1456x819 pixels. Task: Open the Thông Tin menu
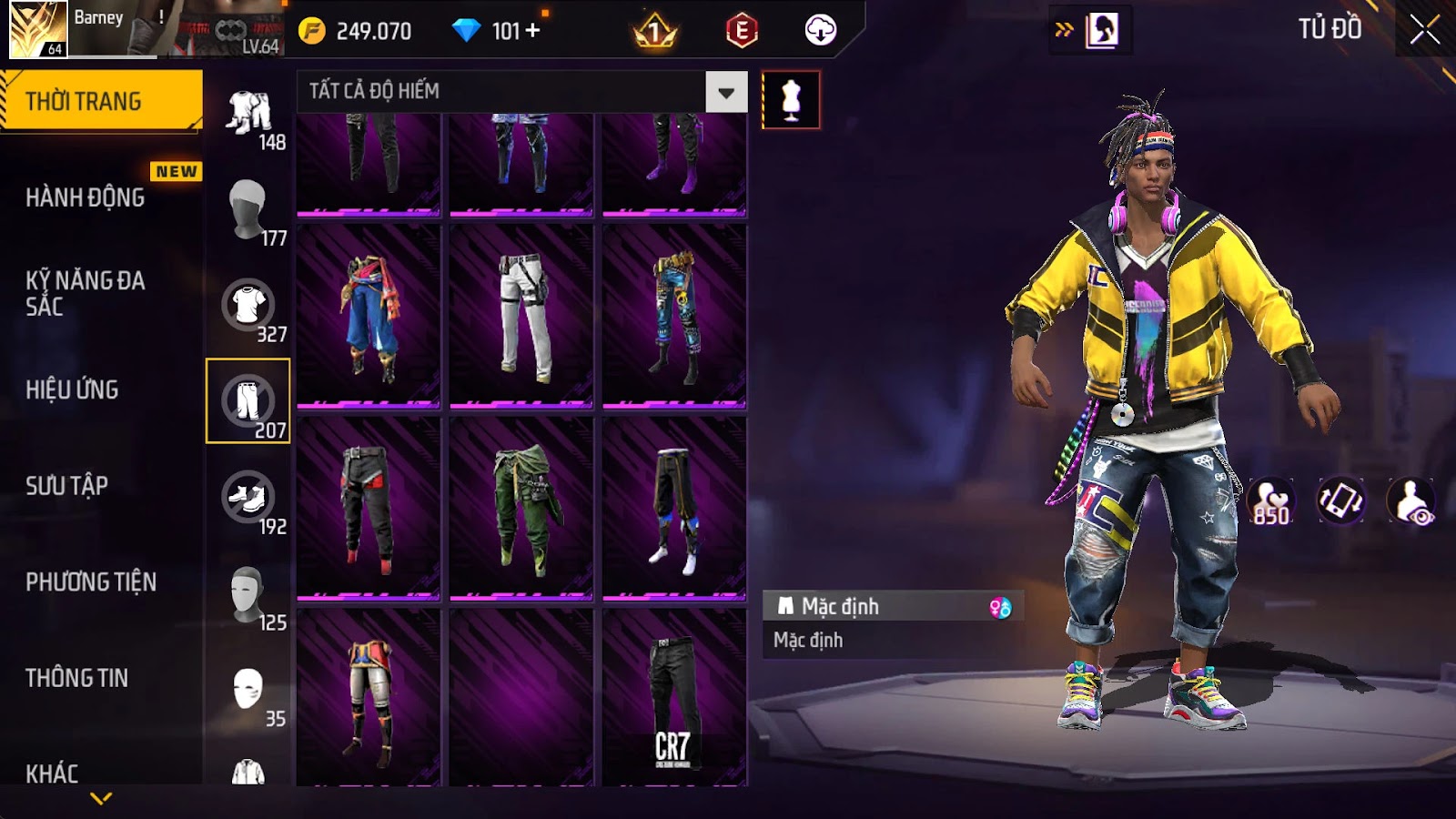tap(77, 678)
